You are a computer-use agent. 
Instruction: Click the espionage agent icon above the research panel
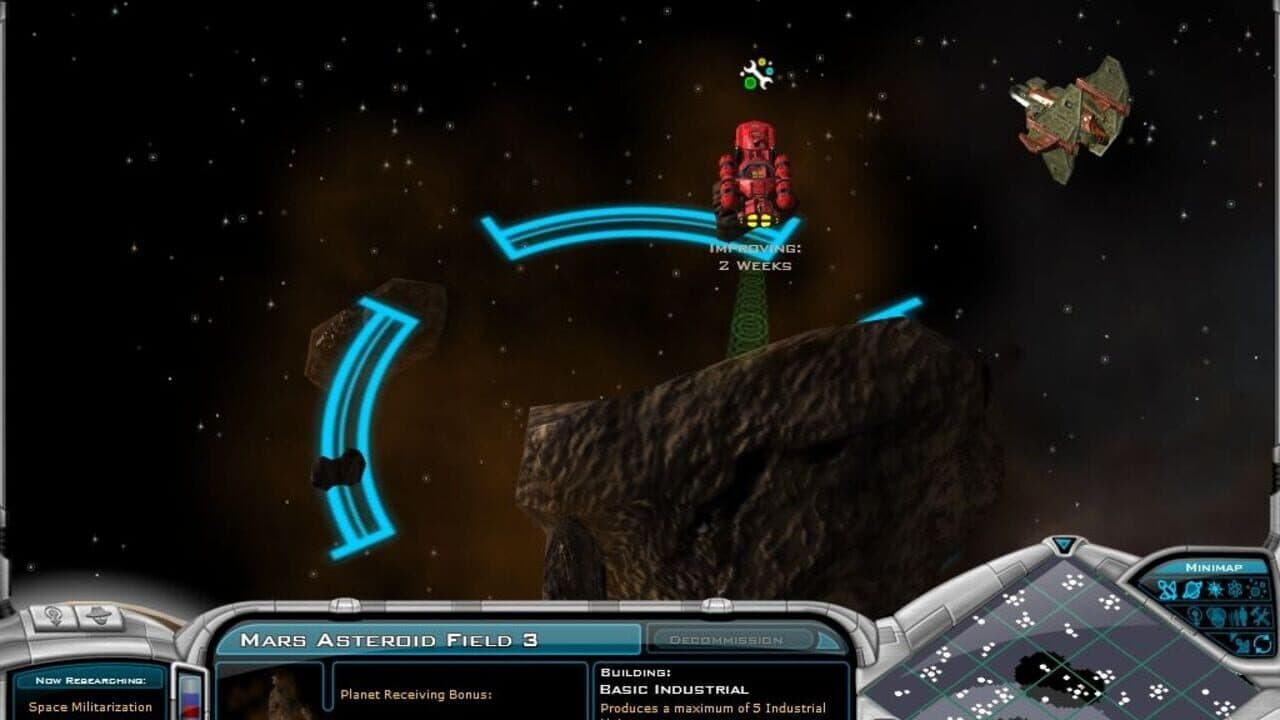click(x=98, y=617)
